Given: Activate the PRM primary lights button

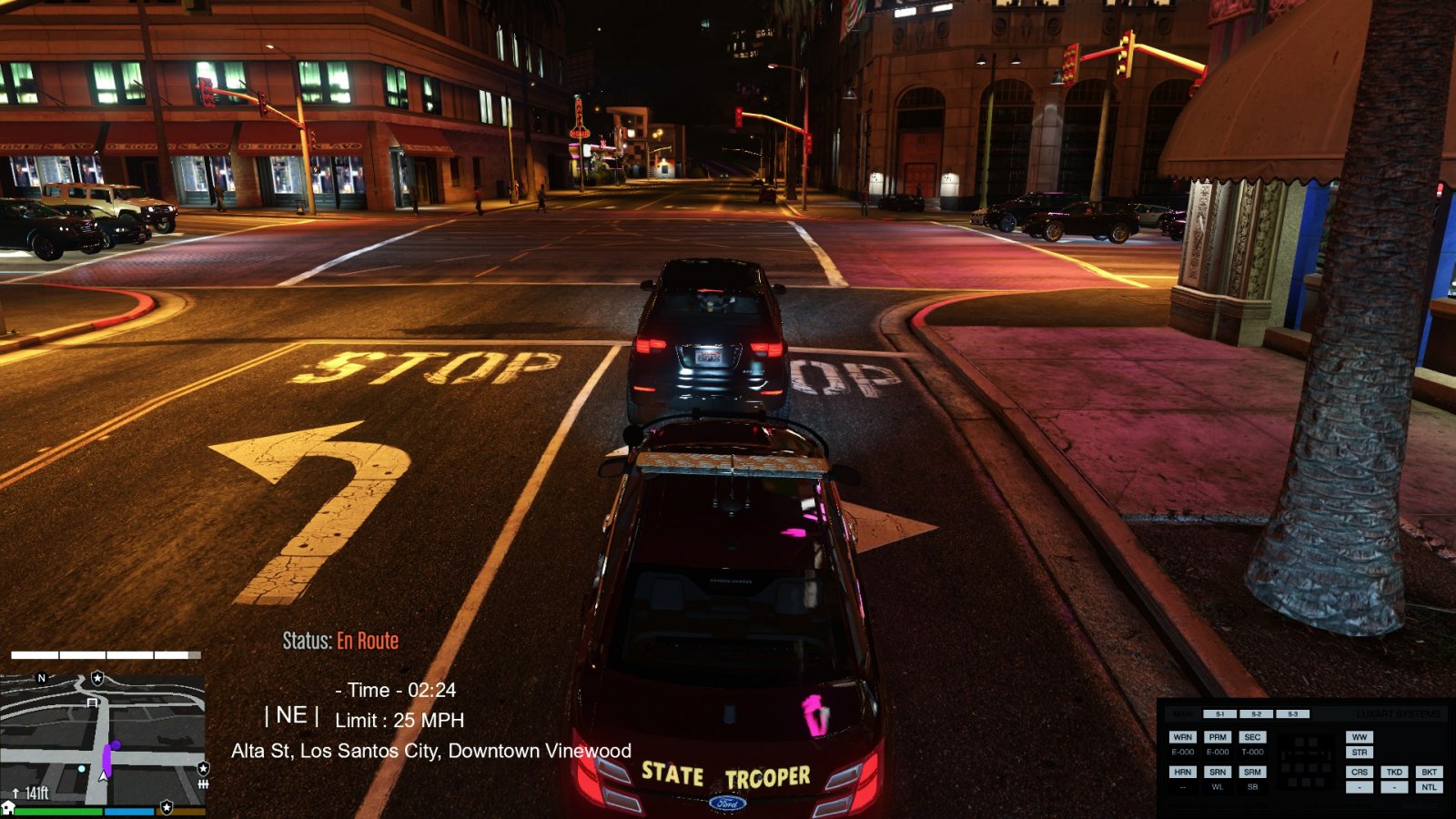Looking at the screenshot, I should coord(1218,737).
